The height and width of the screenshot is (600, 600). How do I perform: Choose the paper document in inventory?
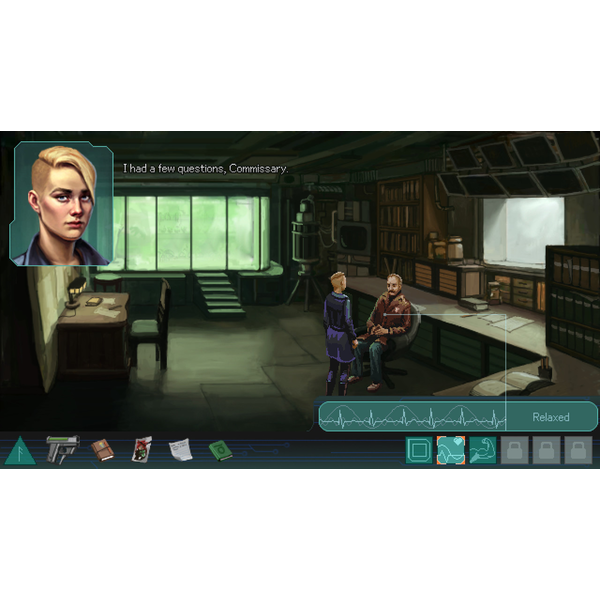tap(180, 451)
